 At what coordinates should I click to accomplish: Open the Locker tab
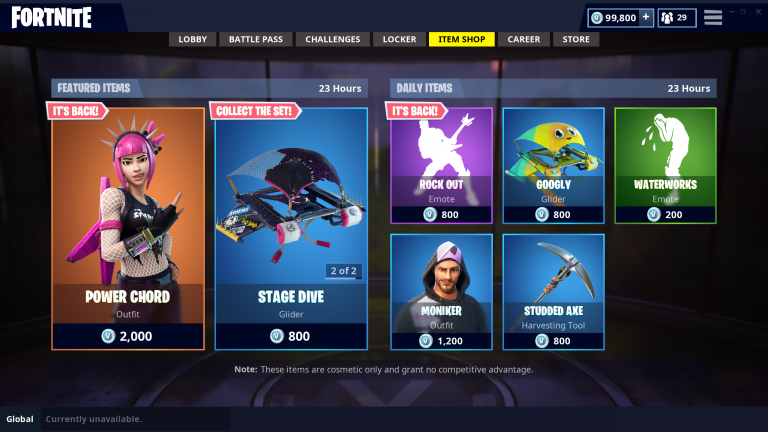click(400, 40)
